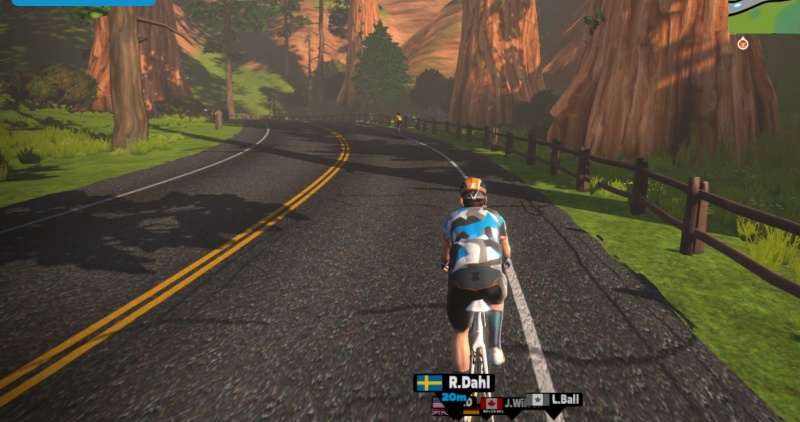The image size is (800, 422).
Task: Click the orange marker below the minimap
Action: click(742, 44)
